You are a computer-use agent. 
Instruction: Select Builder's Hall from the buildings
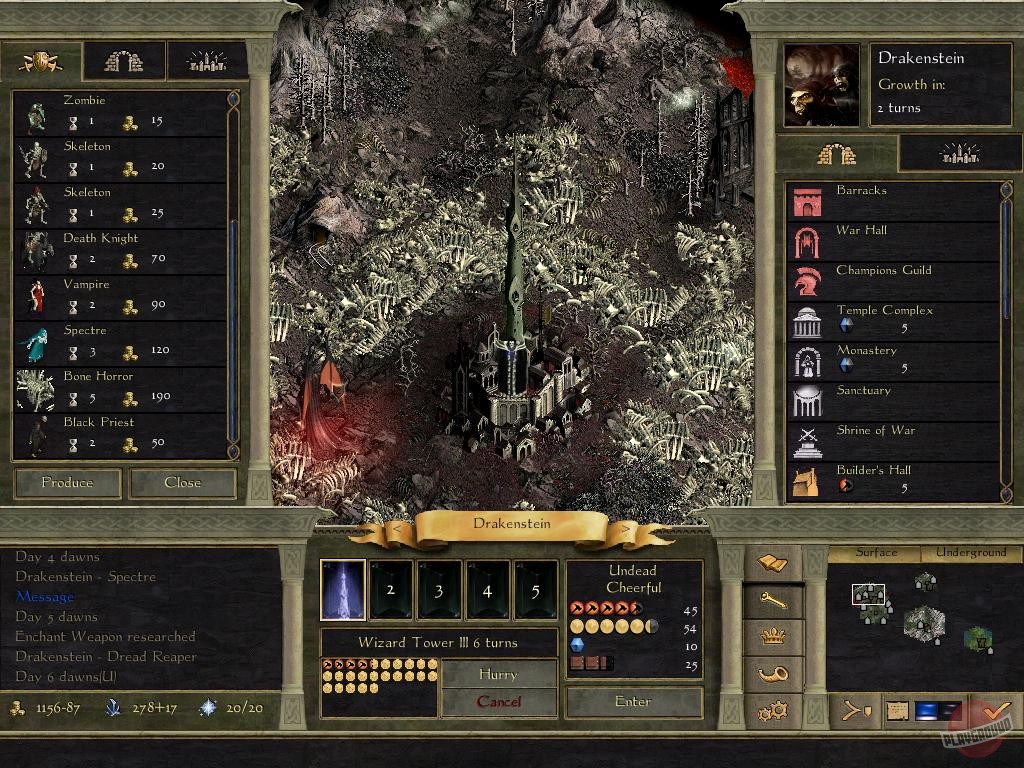click(x=893, y=480)
